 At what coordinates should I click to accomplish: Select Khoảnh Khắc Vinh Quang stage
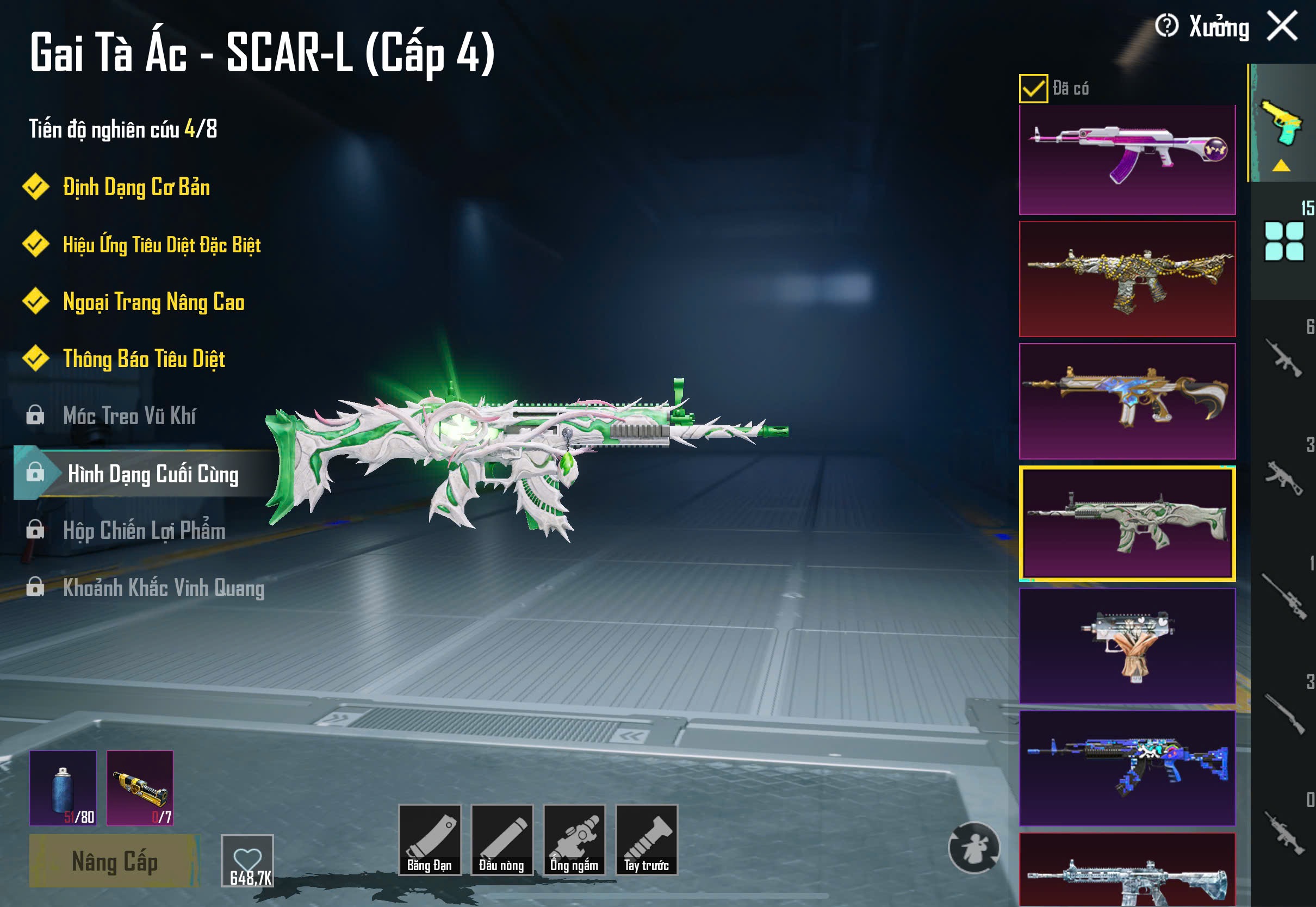click(x=163, y=588)
